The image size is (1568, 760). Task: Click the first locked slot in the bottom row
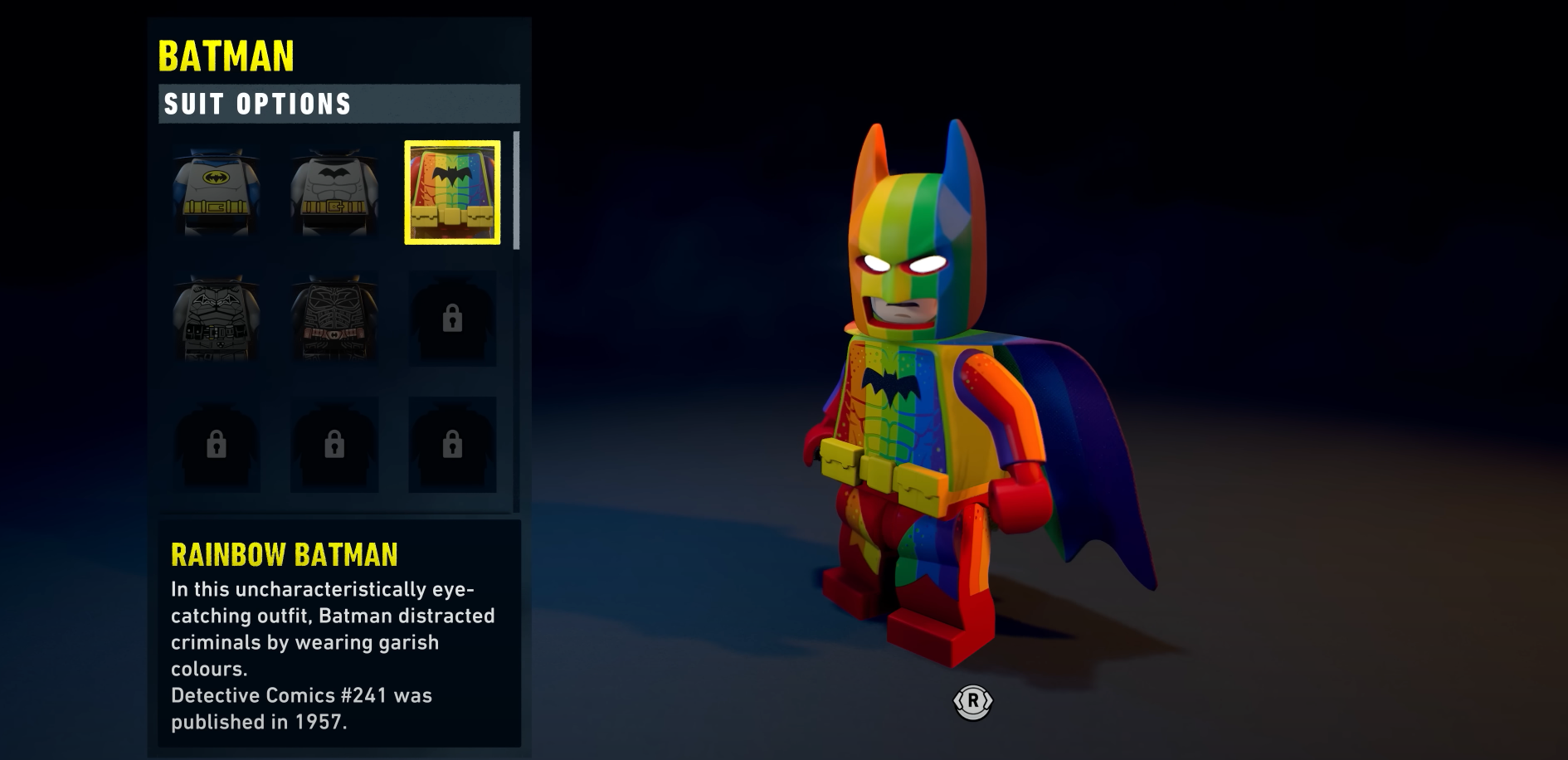216,443
